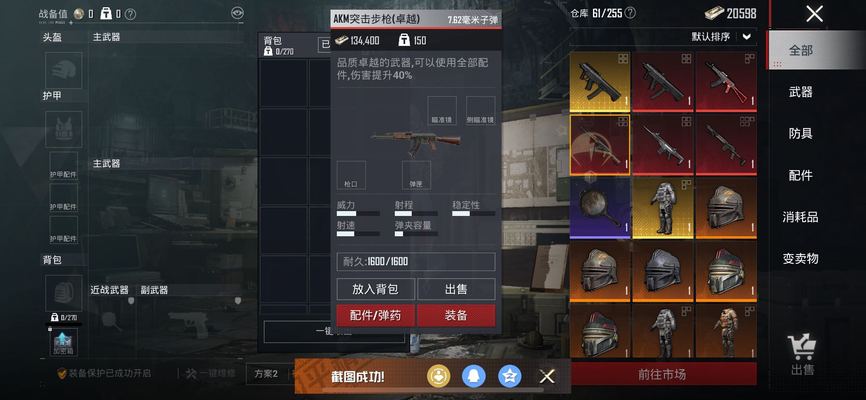Select the 全部 (All) category tab

801,50
